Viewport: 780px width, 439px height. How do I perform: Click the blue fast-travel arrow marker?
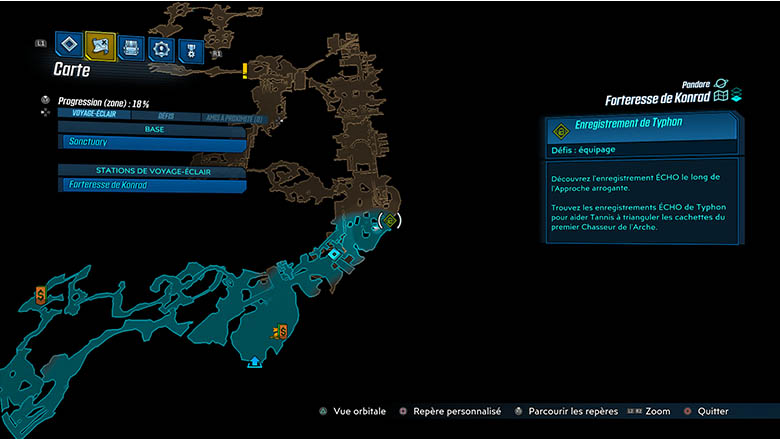254,361
